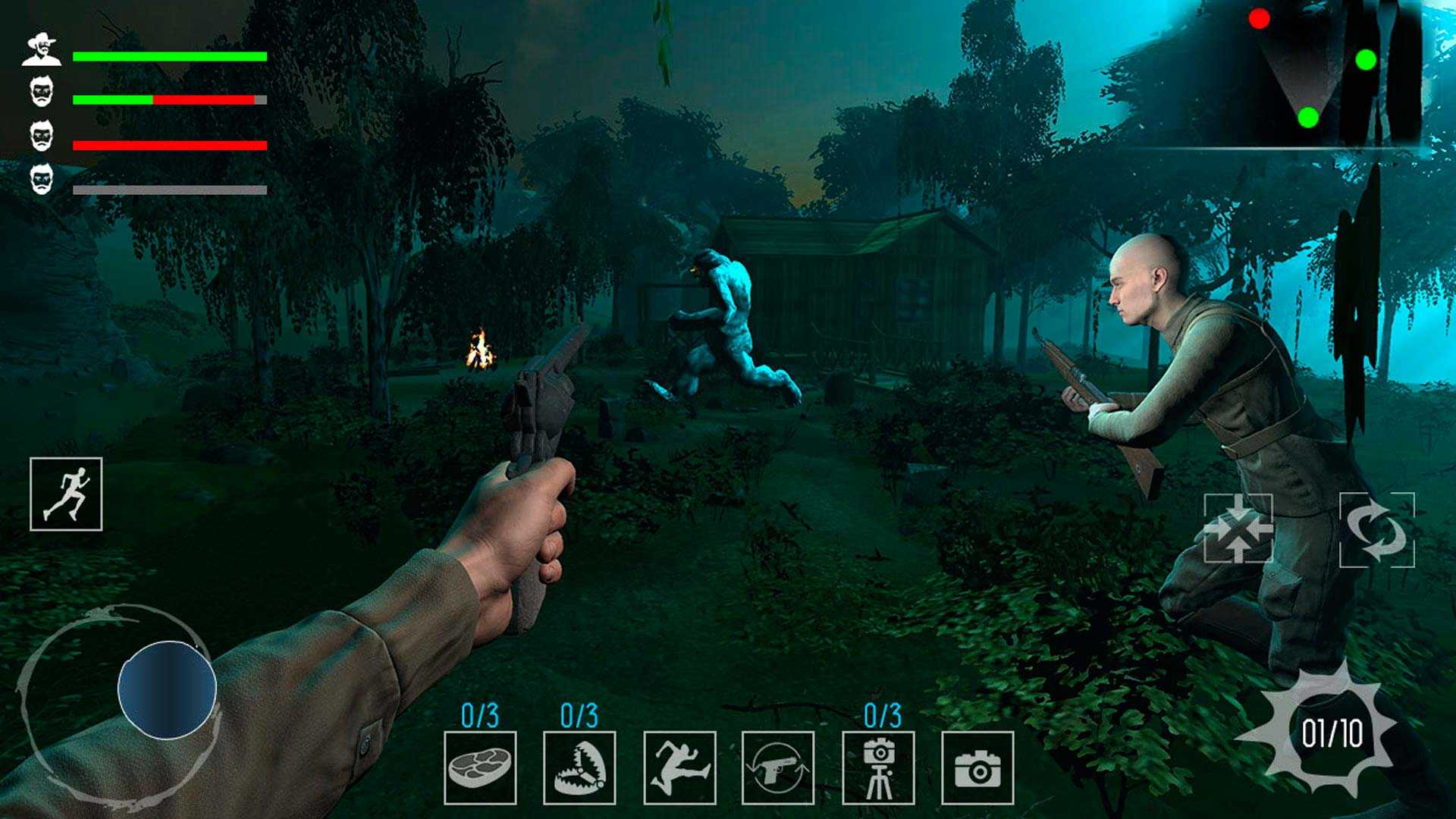Select the tripod camera slot
1456x819 pixels.
[878, 767]
